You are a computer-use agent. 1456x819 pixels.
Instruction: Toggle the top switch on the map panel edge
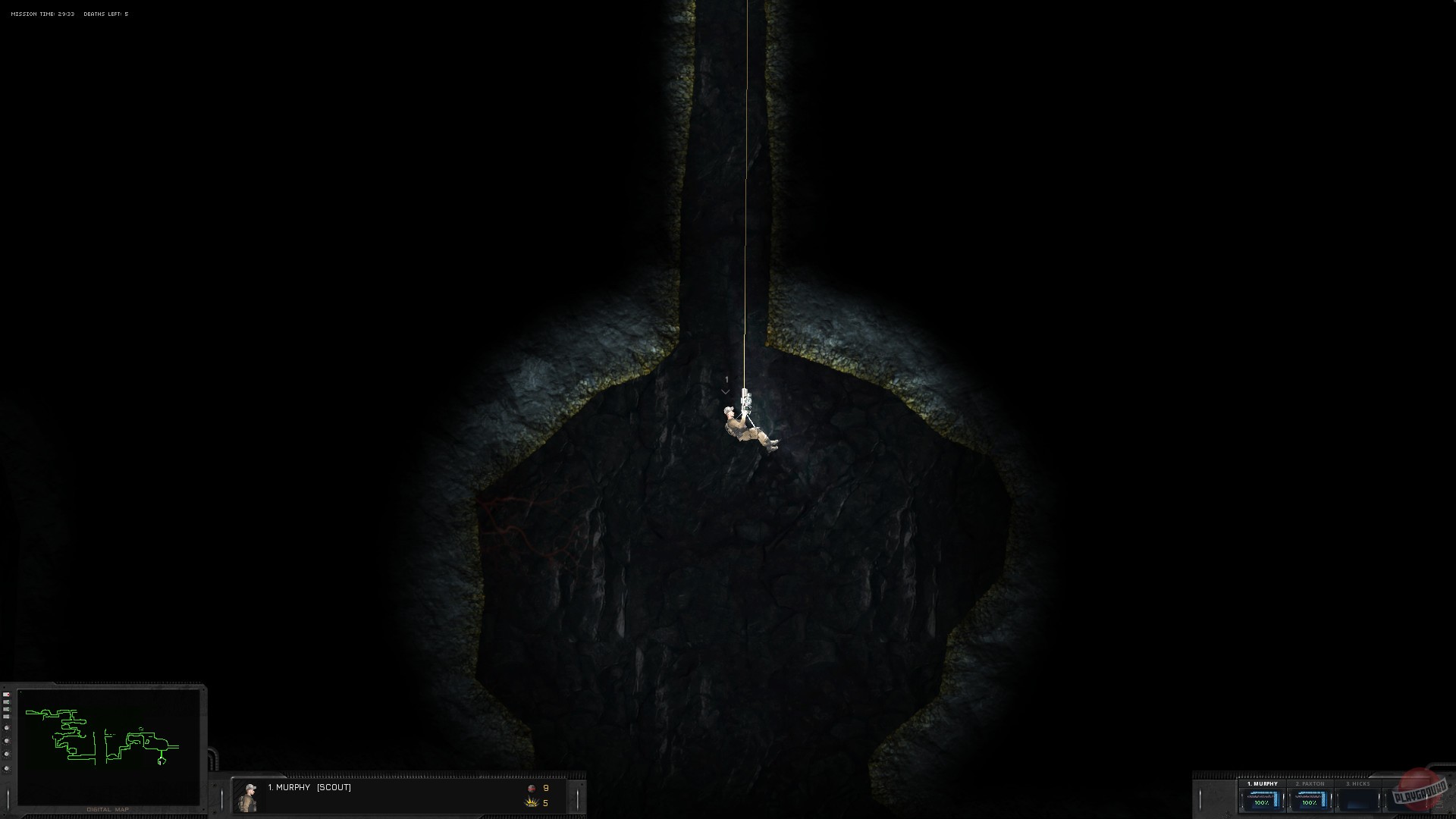[x=6, y=695]
